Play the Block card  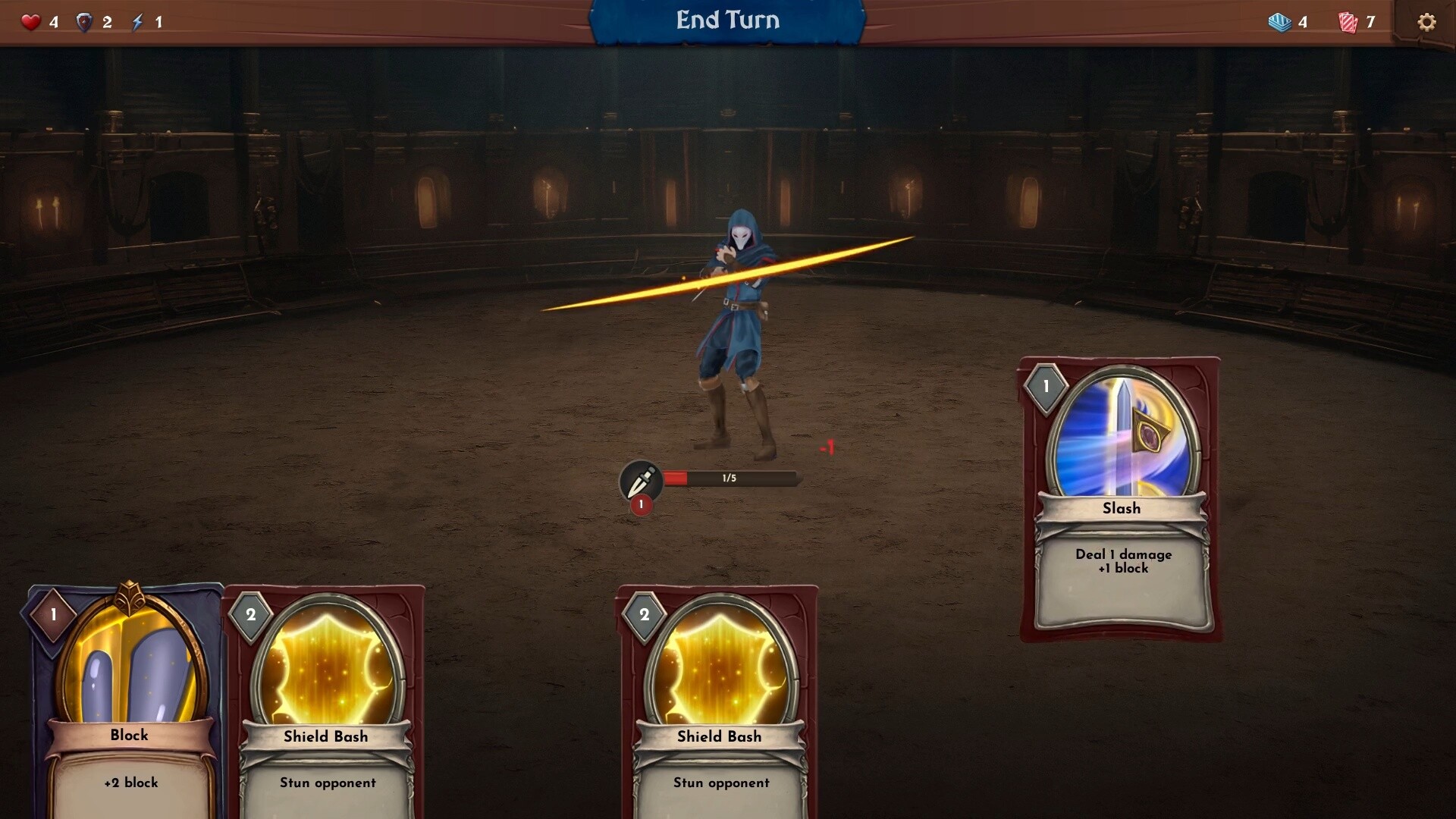coord(129,705)
